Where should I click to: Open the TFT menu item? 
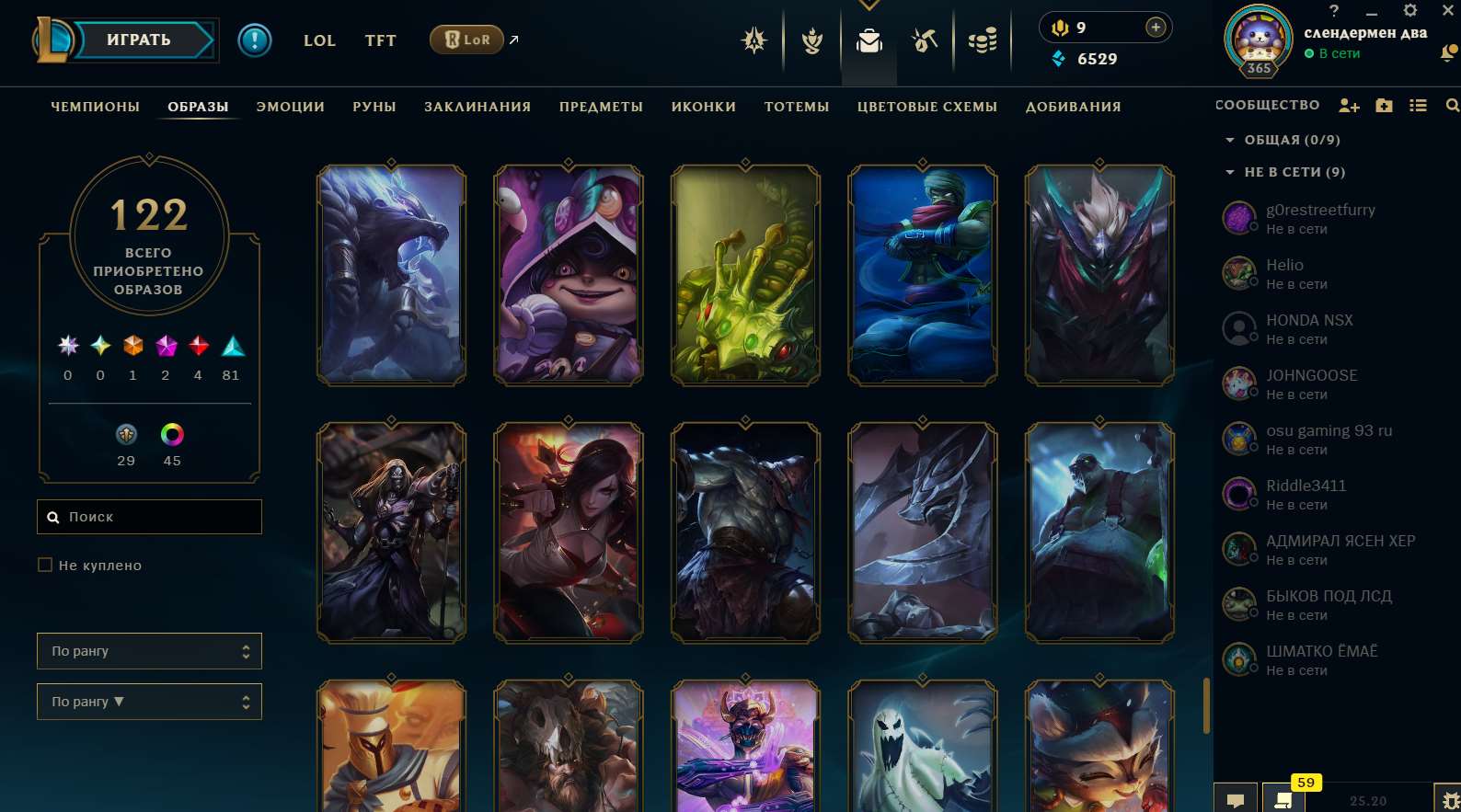(x=380, y=40)
